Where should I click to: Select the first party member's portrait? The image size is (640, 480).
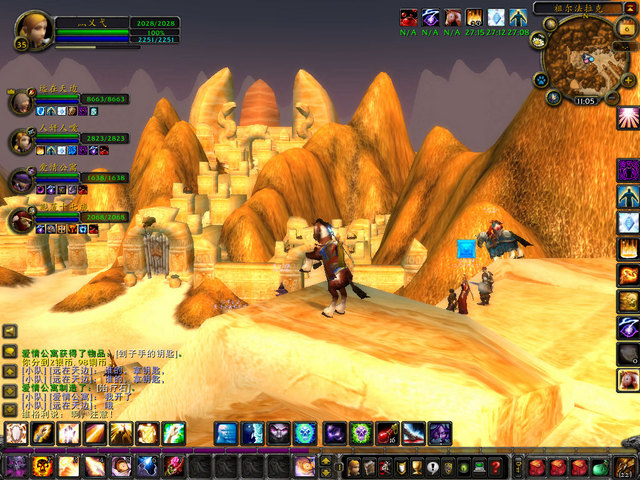21,101
